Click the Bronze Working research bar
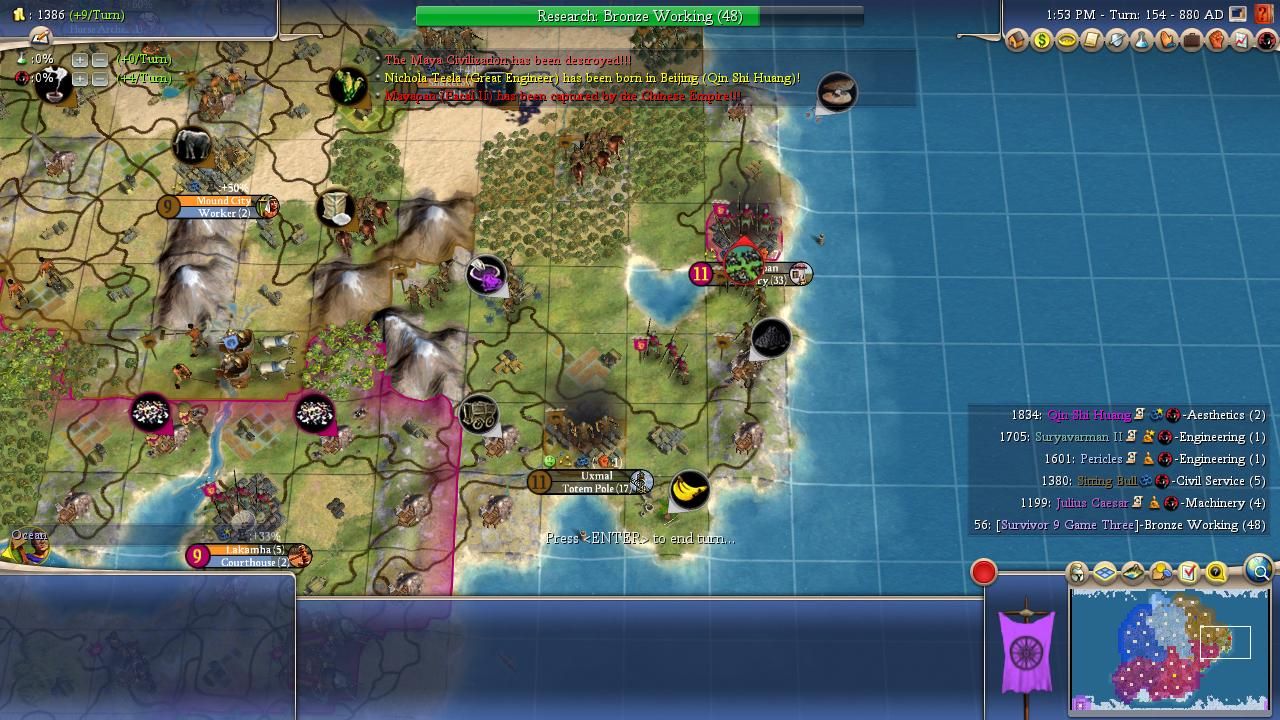Image resolution: width=1280 pixels, height=720 pixels. [x=639, y=16]
